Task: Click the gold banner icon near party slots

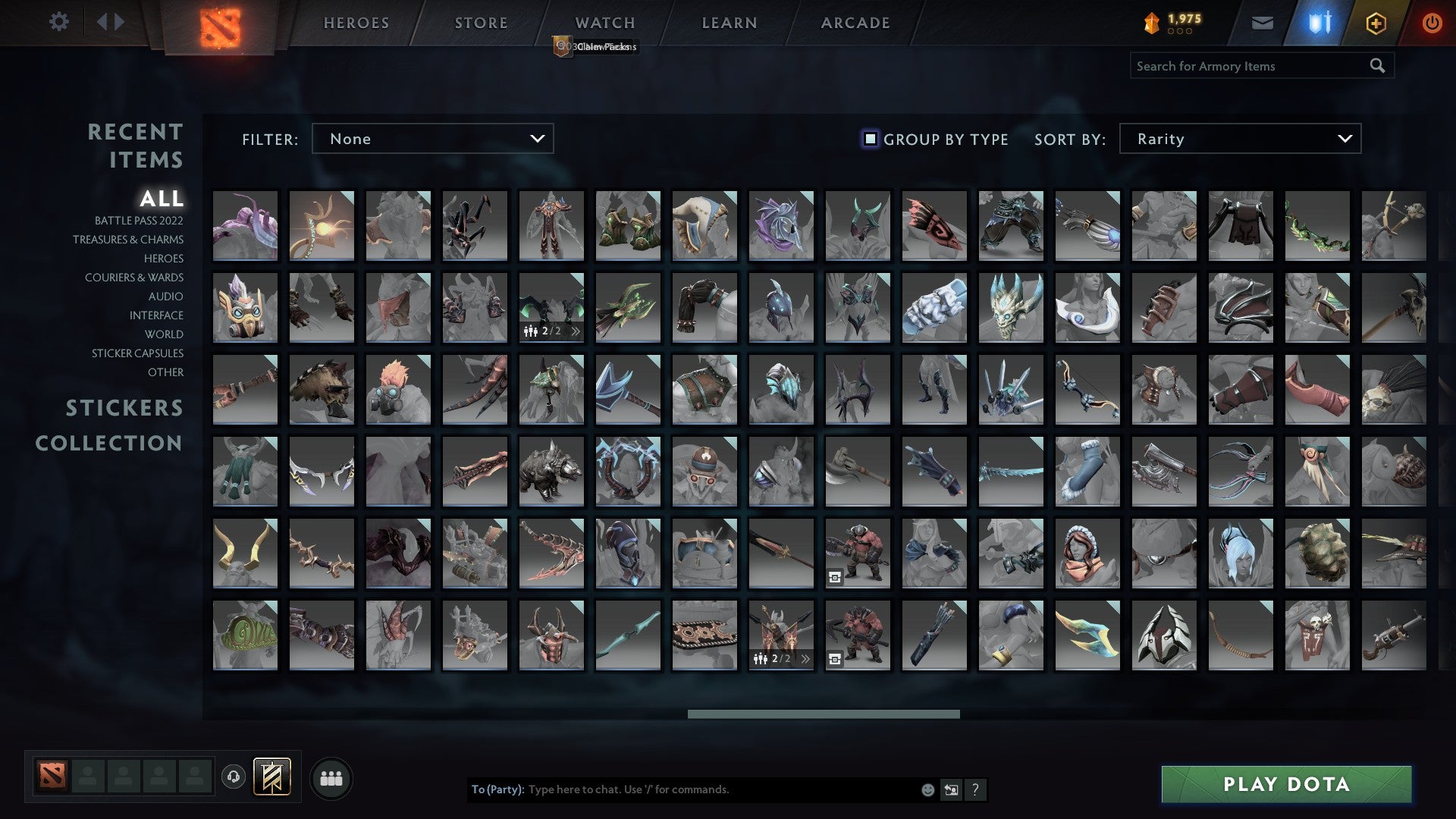Action: [x=272, y=777]
